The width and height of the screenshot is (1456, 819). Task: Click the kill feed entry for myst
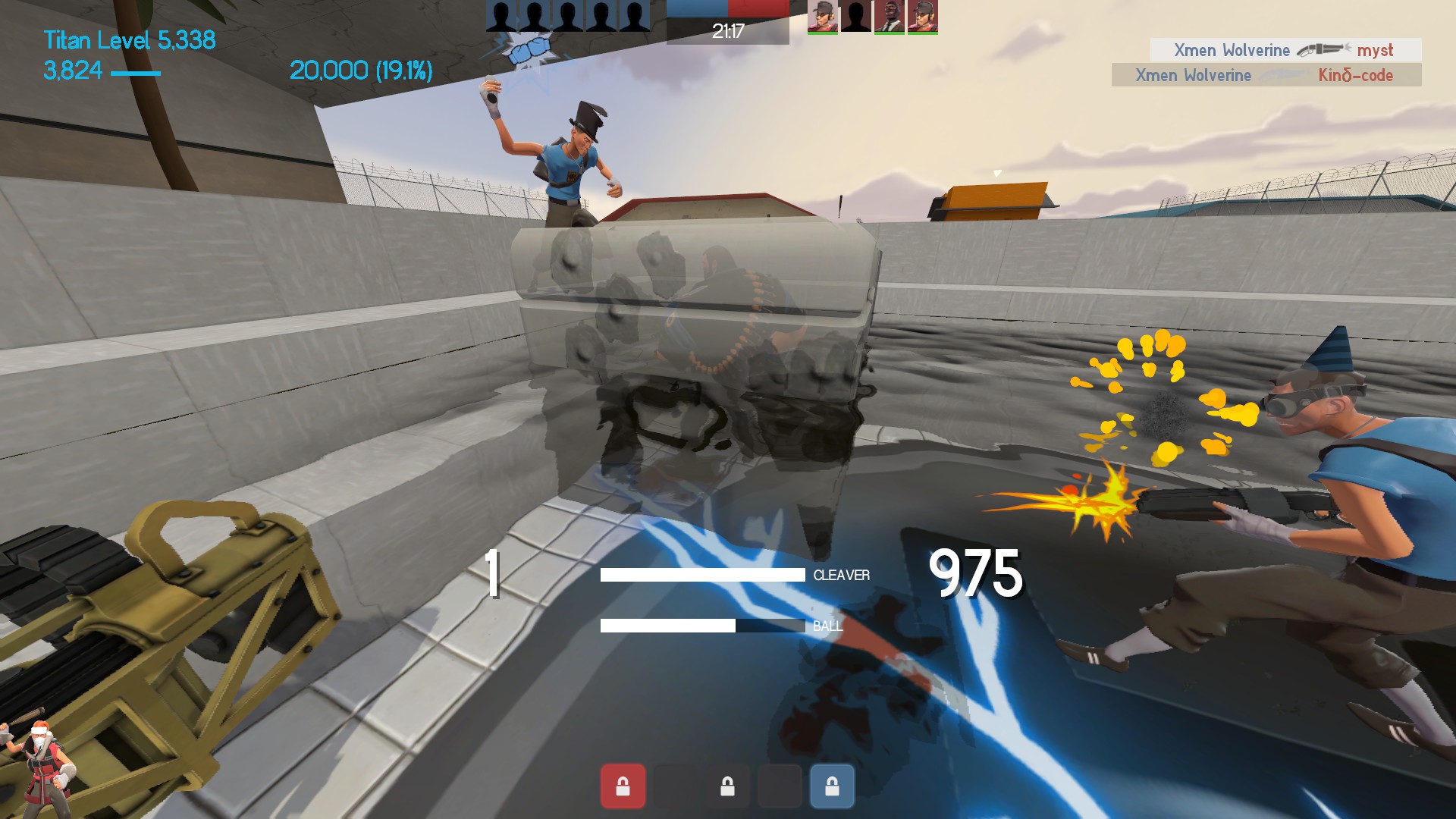coord(1285,50)
